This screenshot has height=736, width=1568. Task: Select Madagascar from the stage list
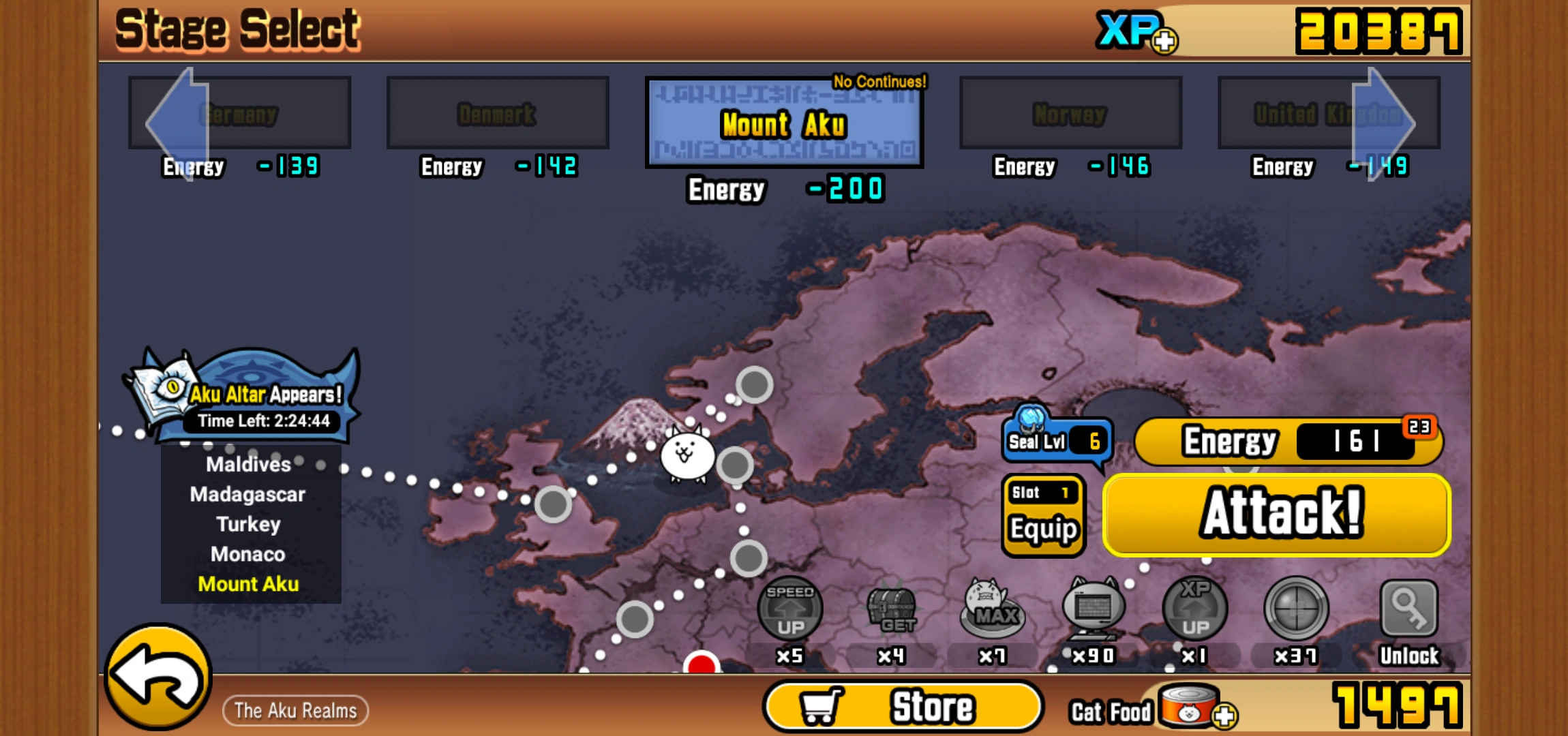point(247,494)
